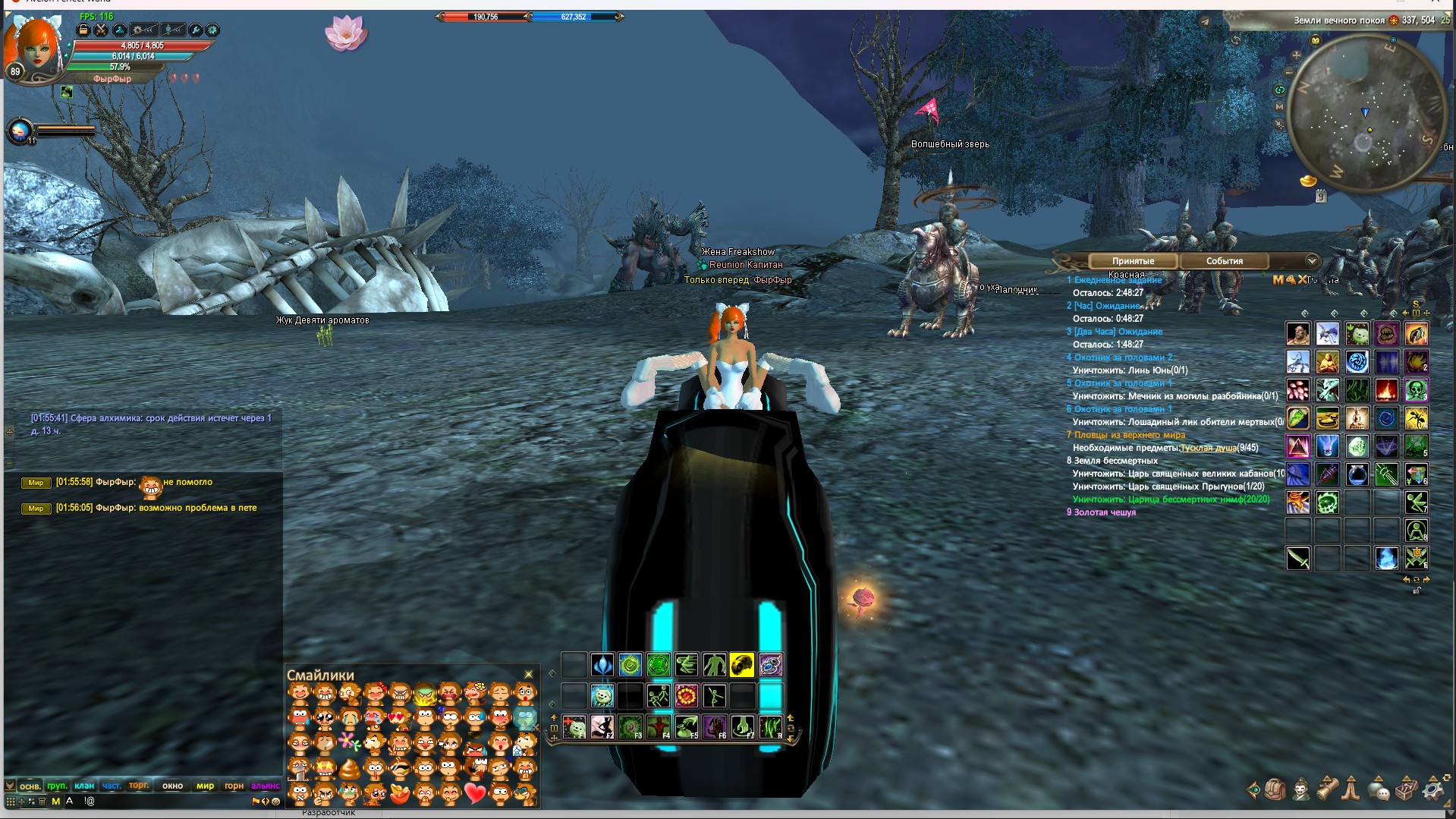Screen dimensions: 1456x819
Task: Close the Смайлики emoticon panel
Action: click(529, 674)
